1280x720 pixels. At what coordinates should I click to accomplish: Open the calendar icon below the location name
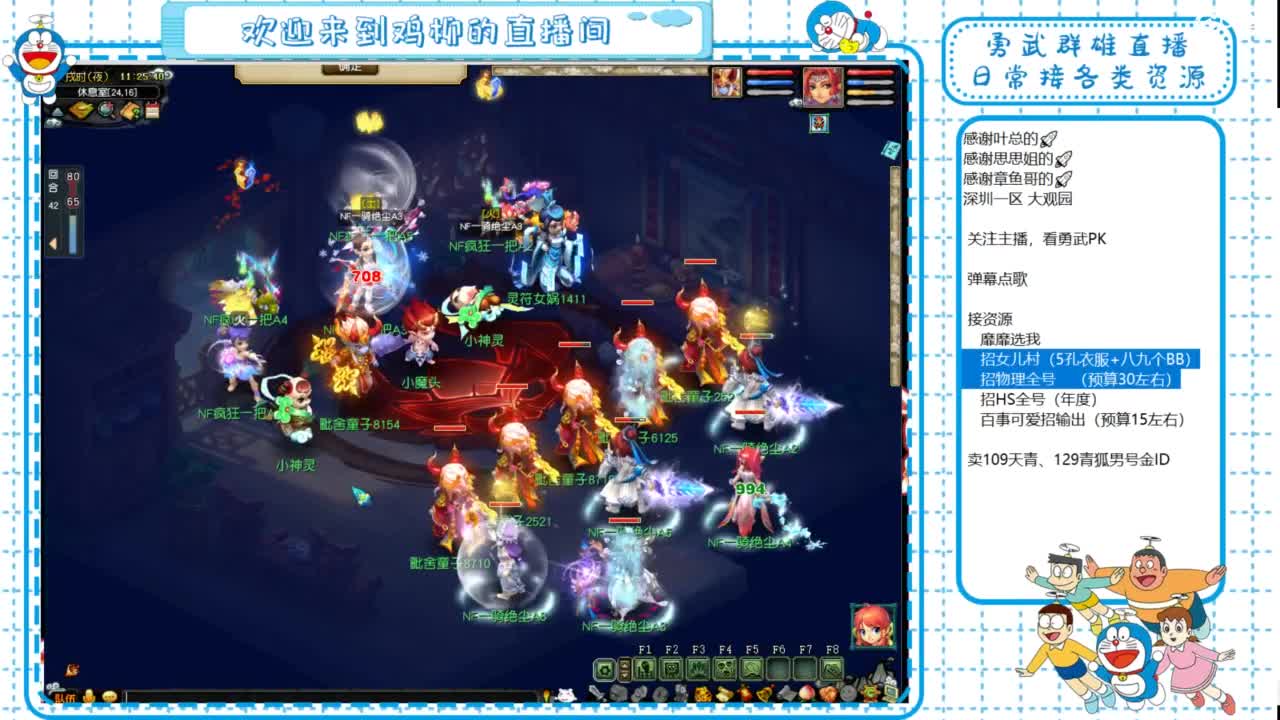[x=152, y=109]
